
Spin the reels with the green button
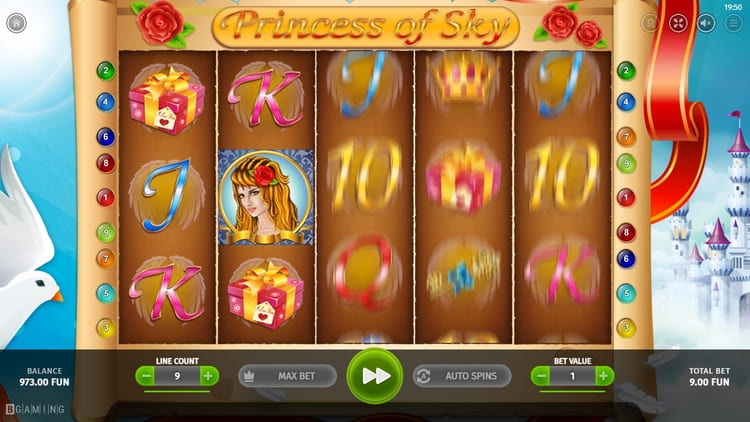pos(375,376)
